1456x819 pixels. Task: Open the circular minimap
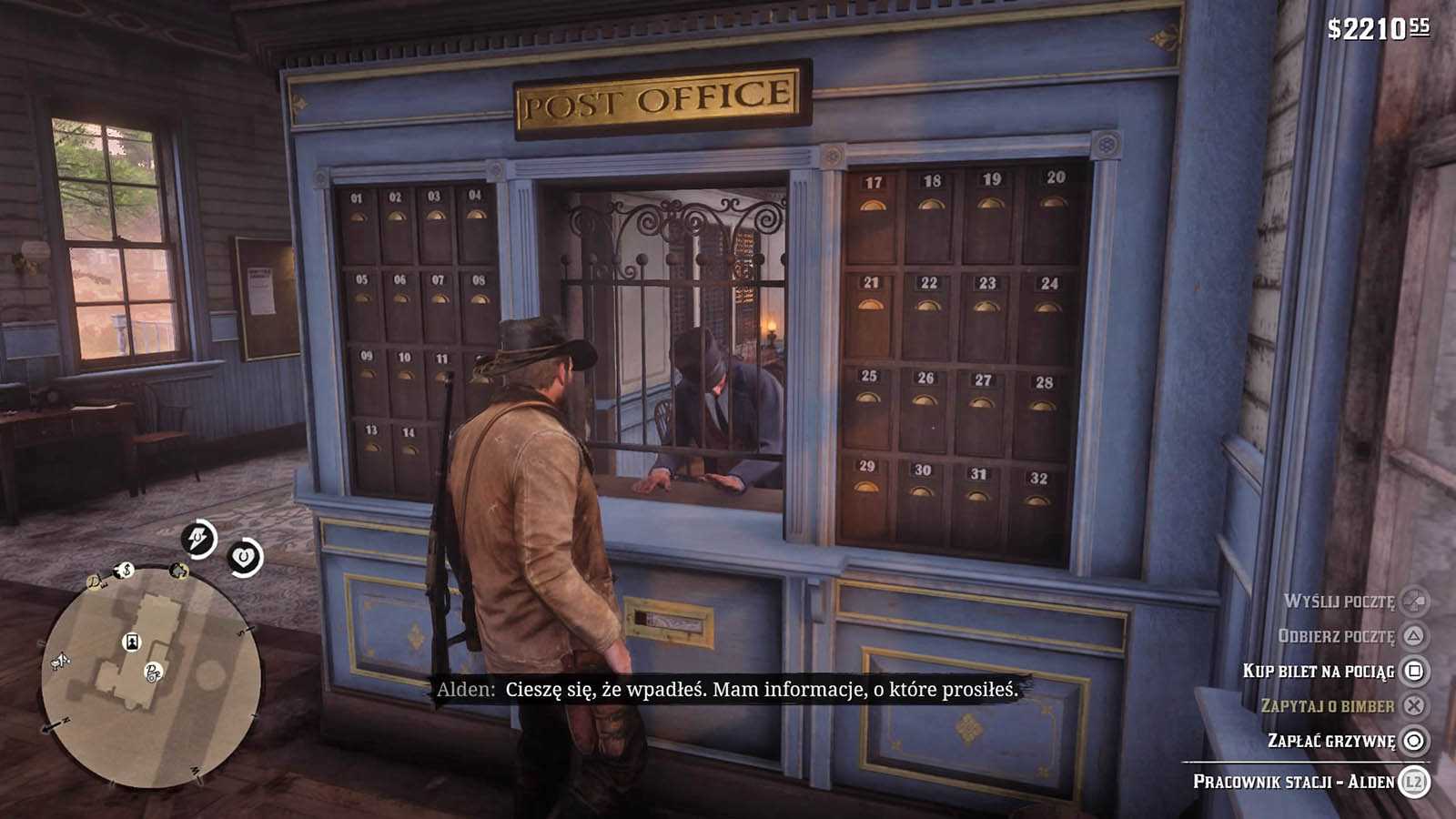pyautogui.click(x=152, y=678)
